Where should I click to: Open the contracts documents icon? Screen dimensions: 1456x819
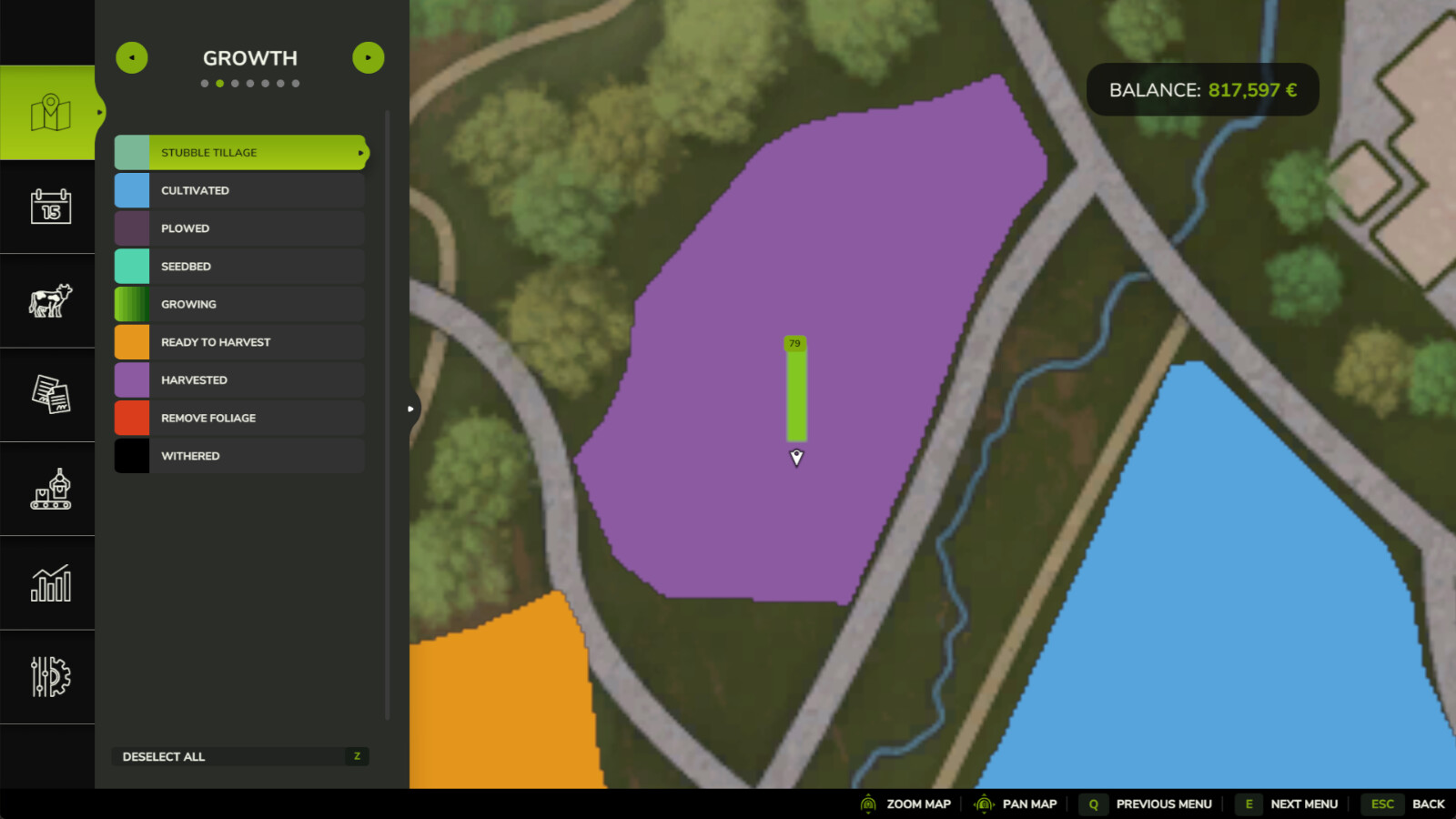pos(50,395)
